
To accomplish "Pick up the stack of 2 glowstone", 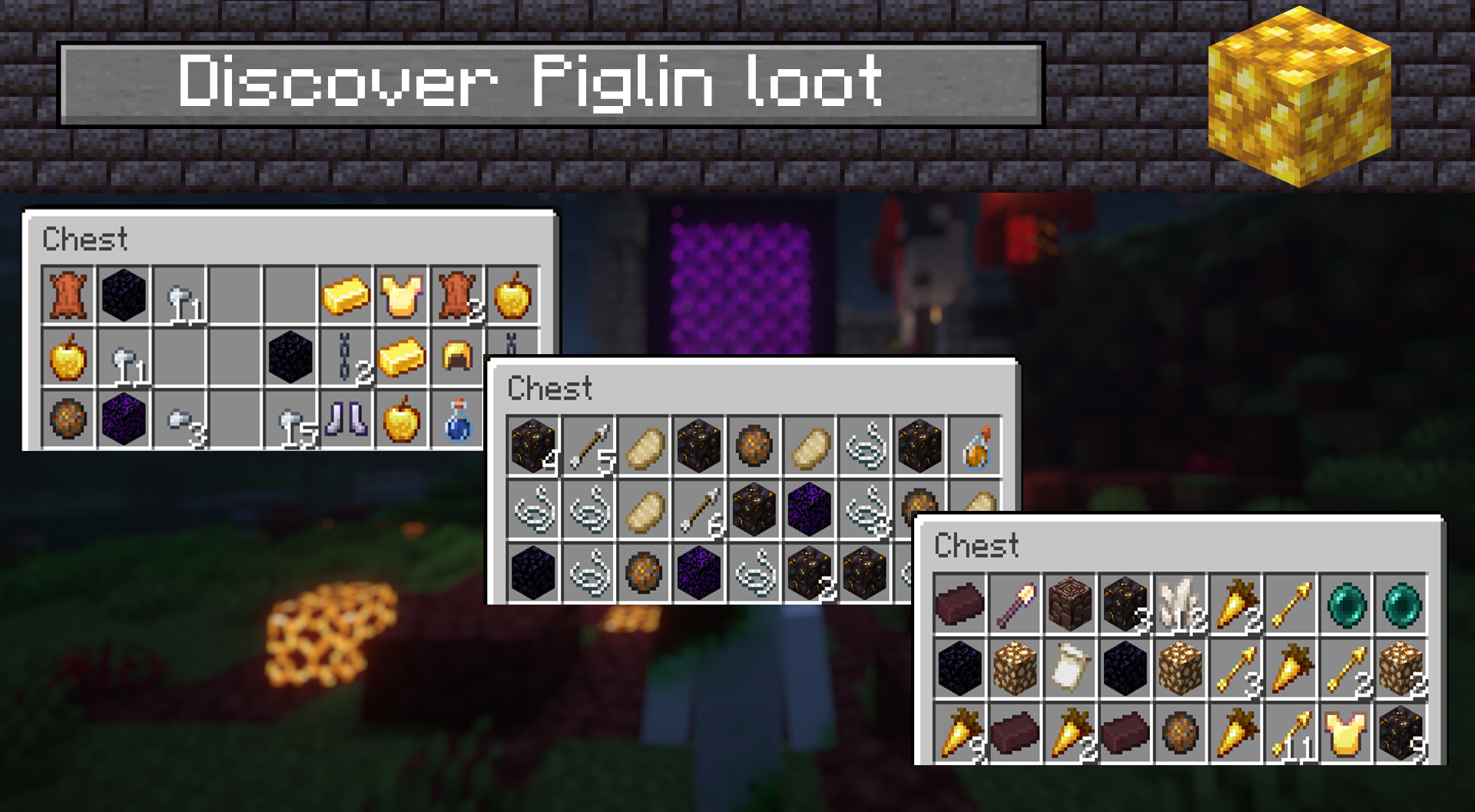I will tap(1401, 669).
